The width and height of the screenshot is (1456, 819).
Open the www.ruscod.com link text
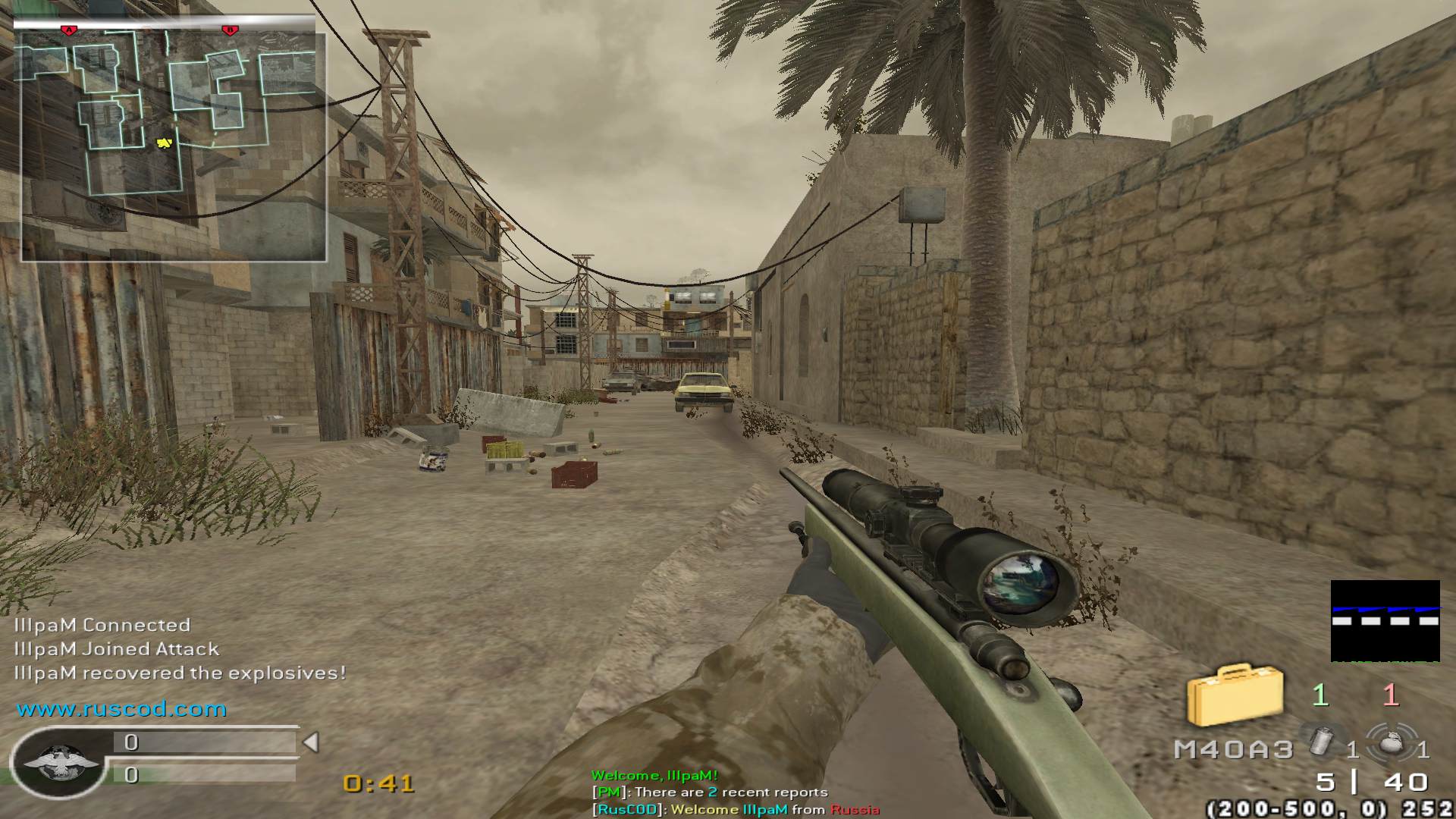[121, 709]
